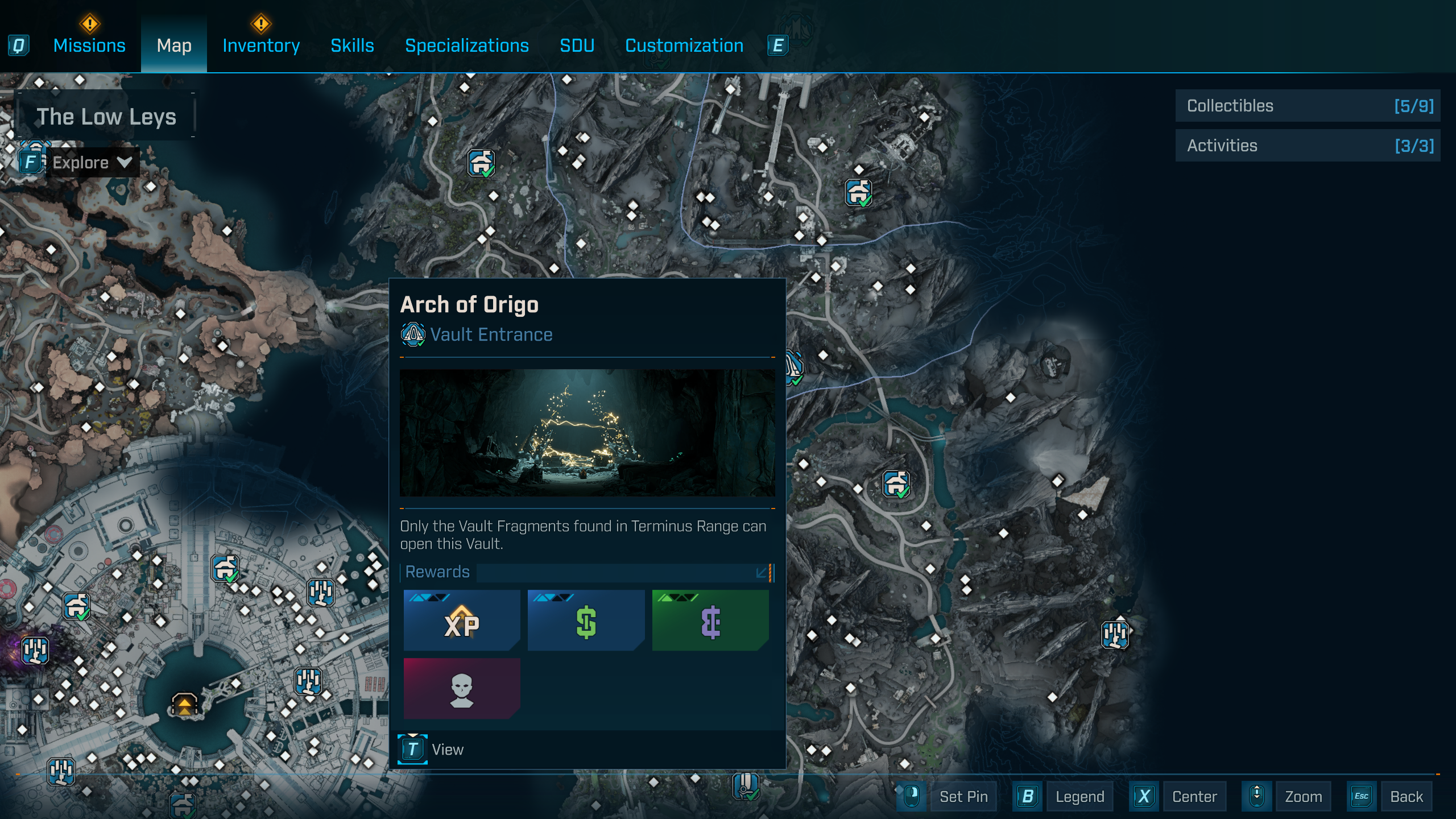Select the XP reward tile

pyautogui.click(x=462, y=620)
